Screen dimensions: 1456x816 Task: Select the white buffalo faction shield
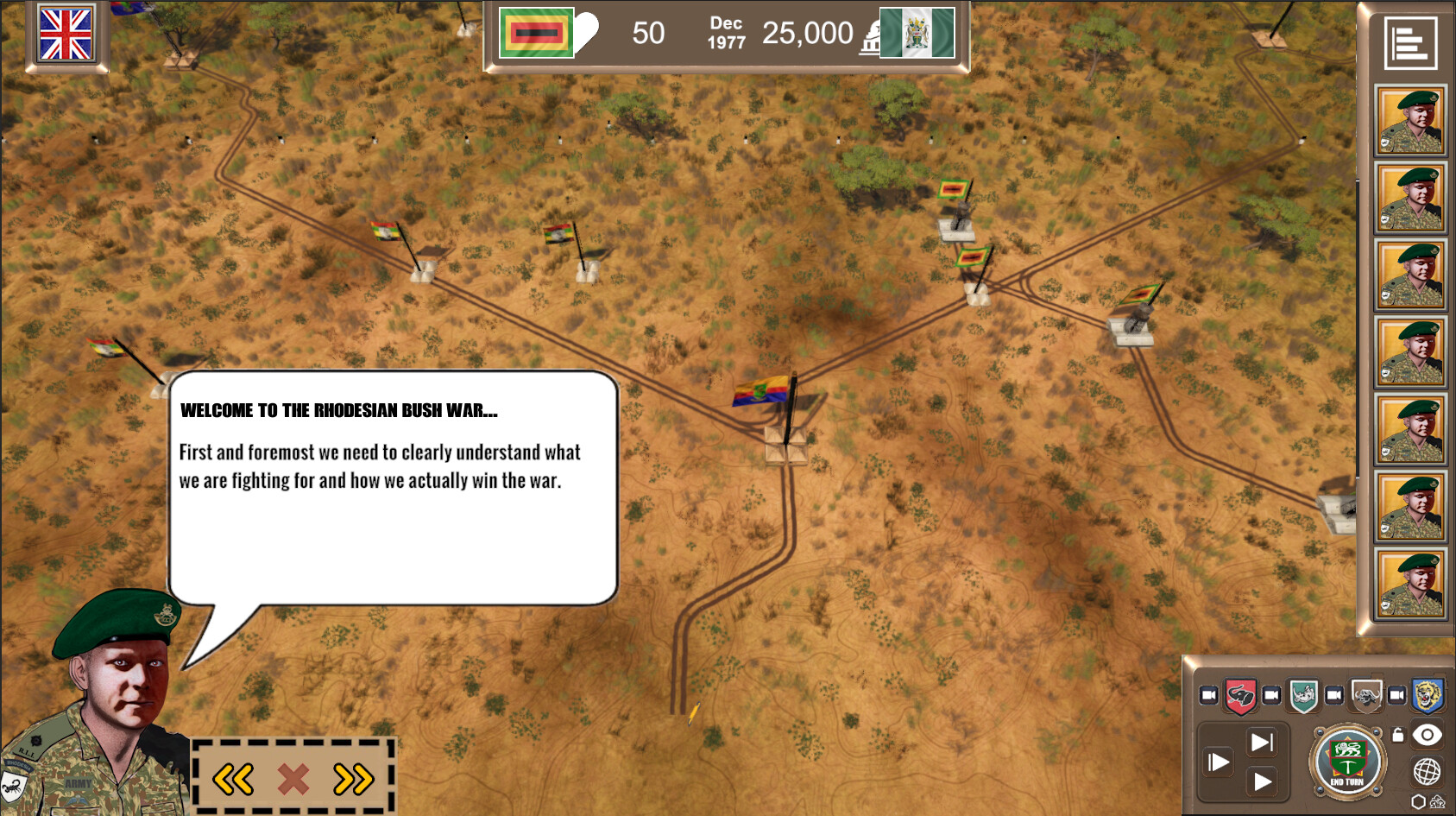[1365, 694]
